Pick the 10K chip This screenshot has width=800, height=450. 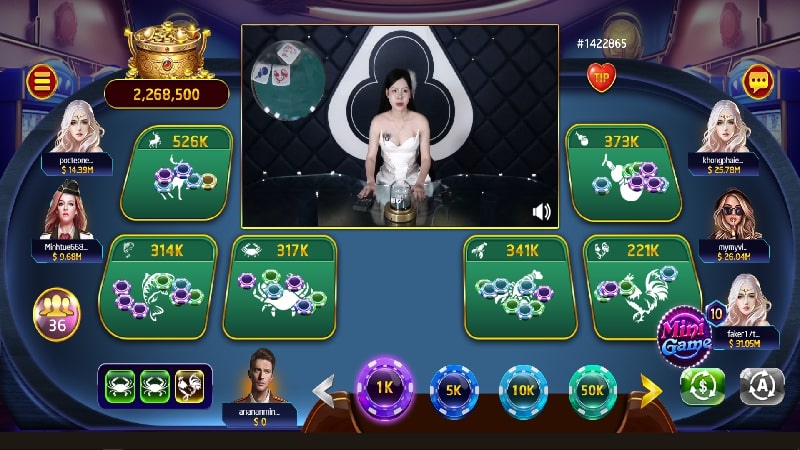point(524,388)
